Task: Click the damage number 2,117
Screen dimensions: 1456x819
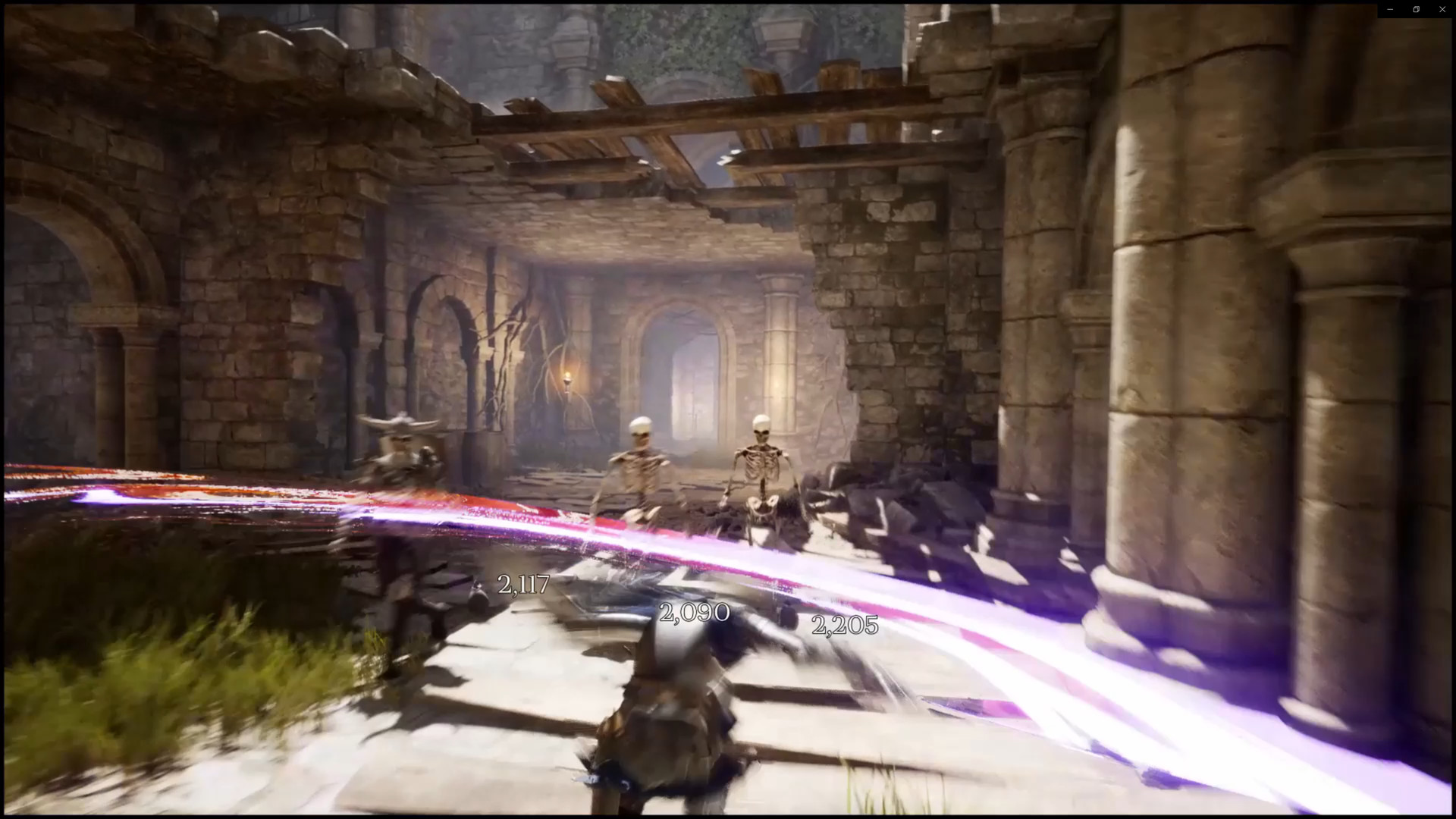Action: [525, 585]
